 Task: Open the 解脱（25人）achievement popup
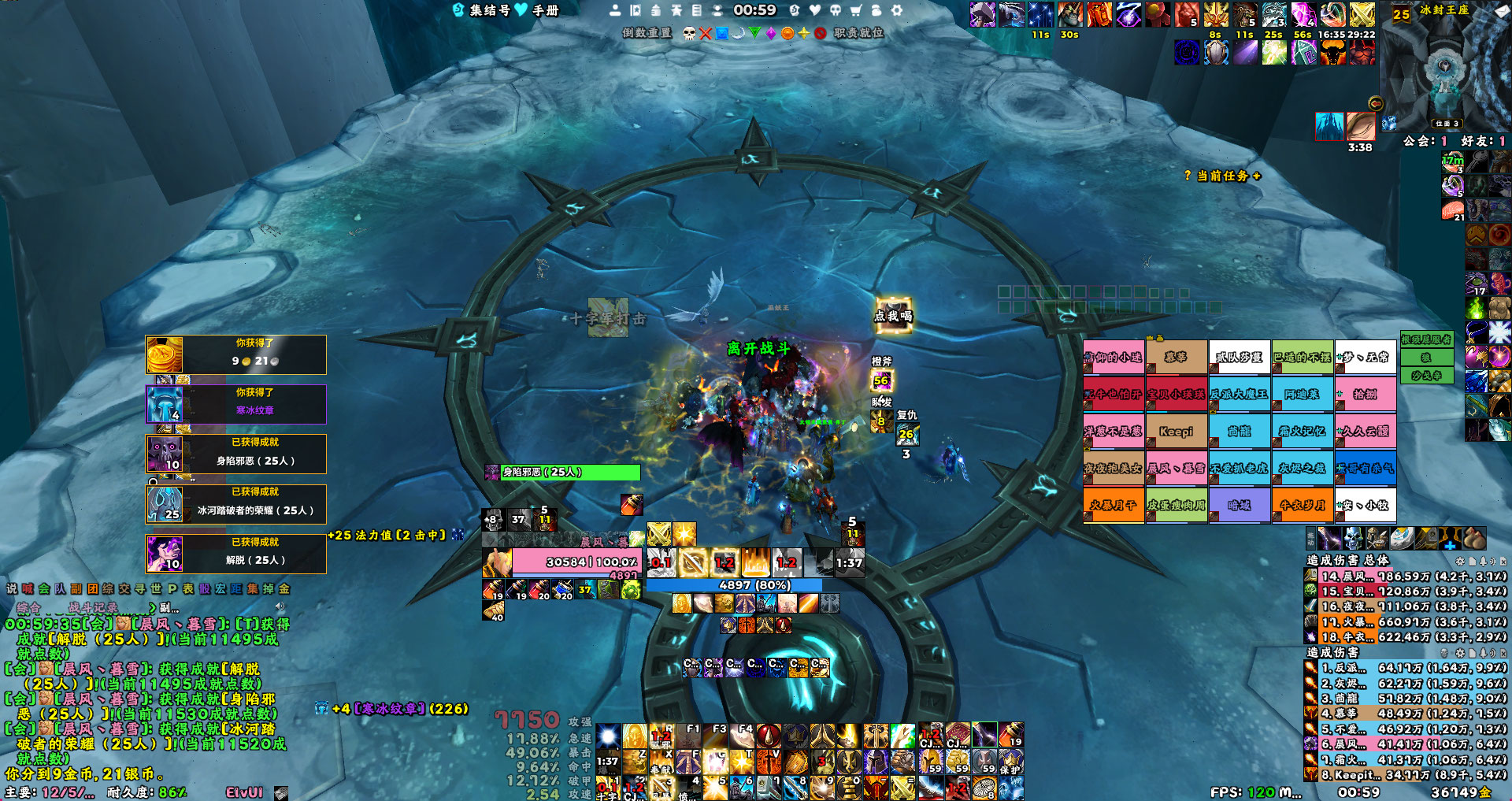click(236, 554)
